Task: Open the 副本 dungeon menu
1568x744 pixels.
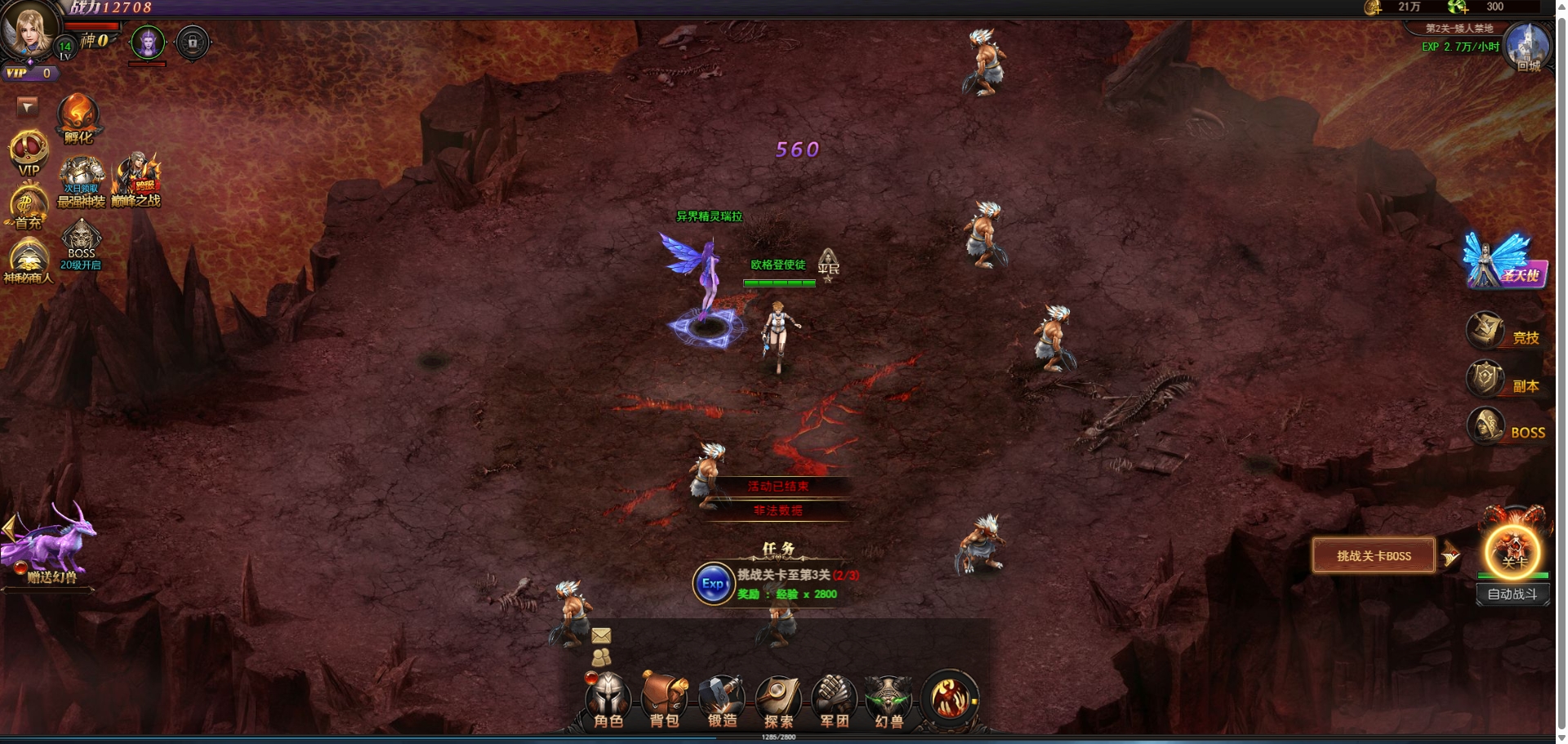Action: [x=1503, y=381]
